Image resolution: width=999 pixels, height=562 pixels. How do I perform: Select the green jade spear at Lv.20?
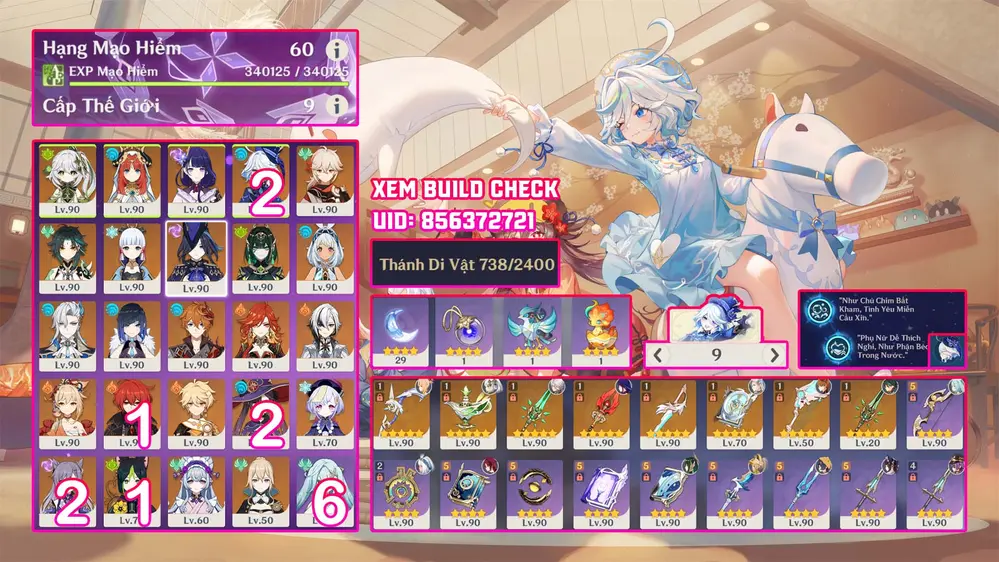pos(869,412)
